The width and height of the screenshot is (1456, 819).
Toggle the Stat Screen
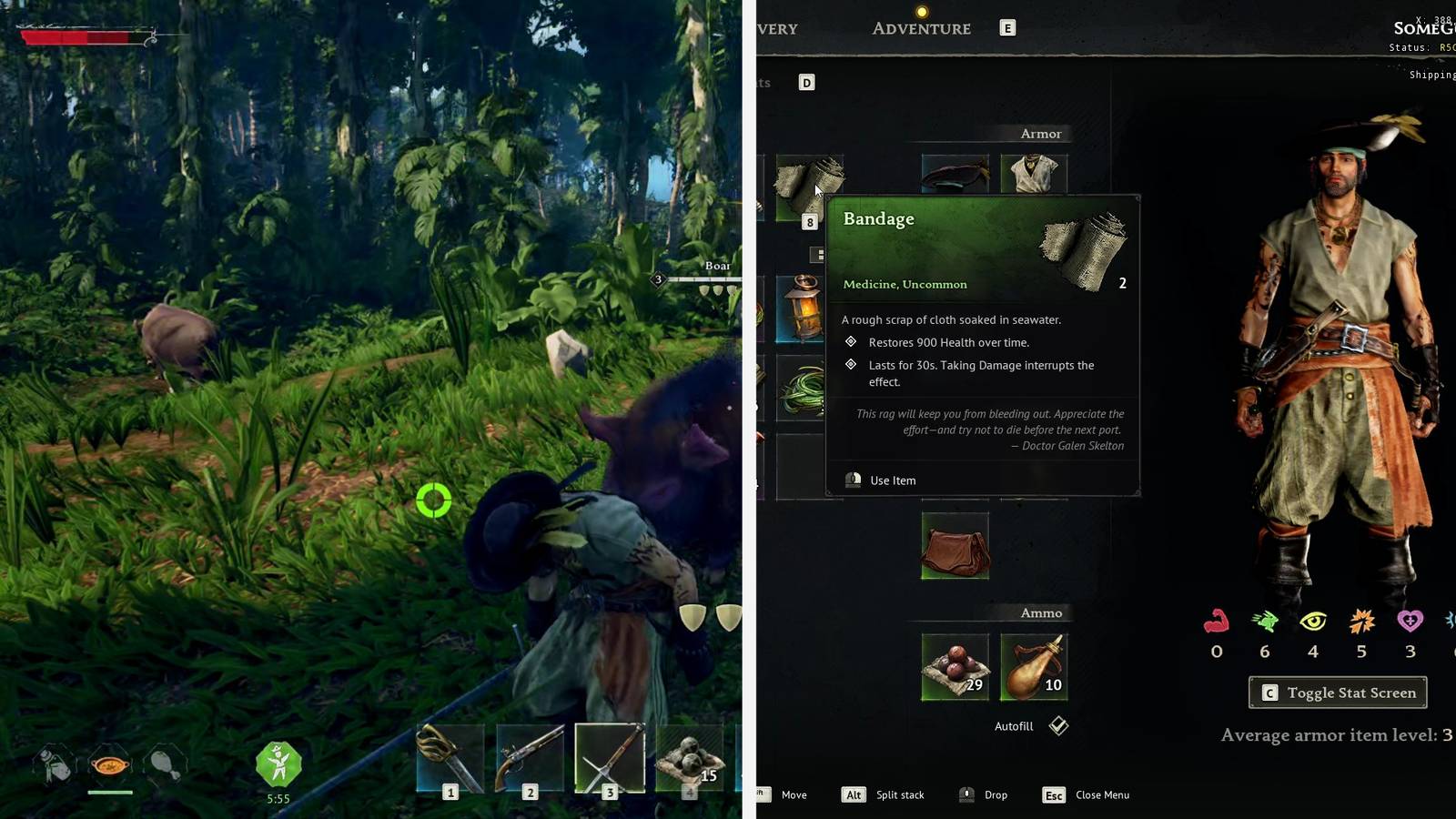1338,693
